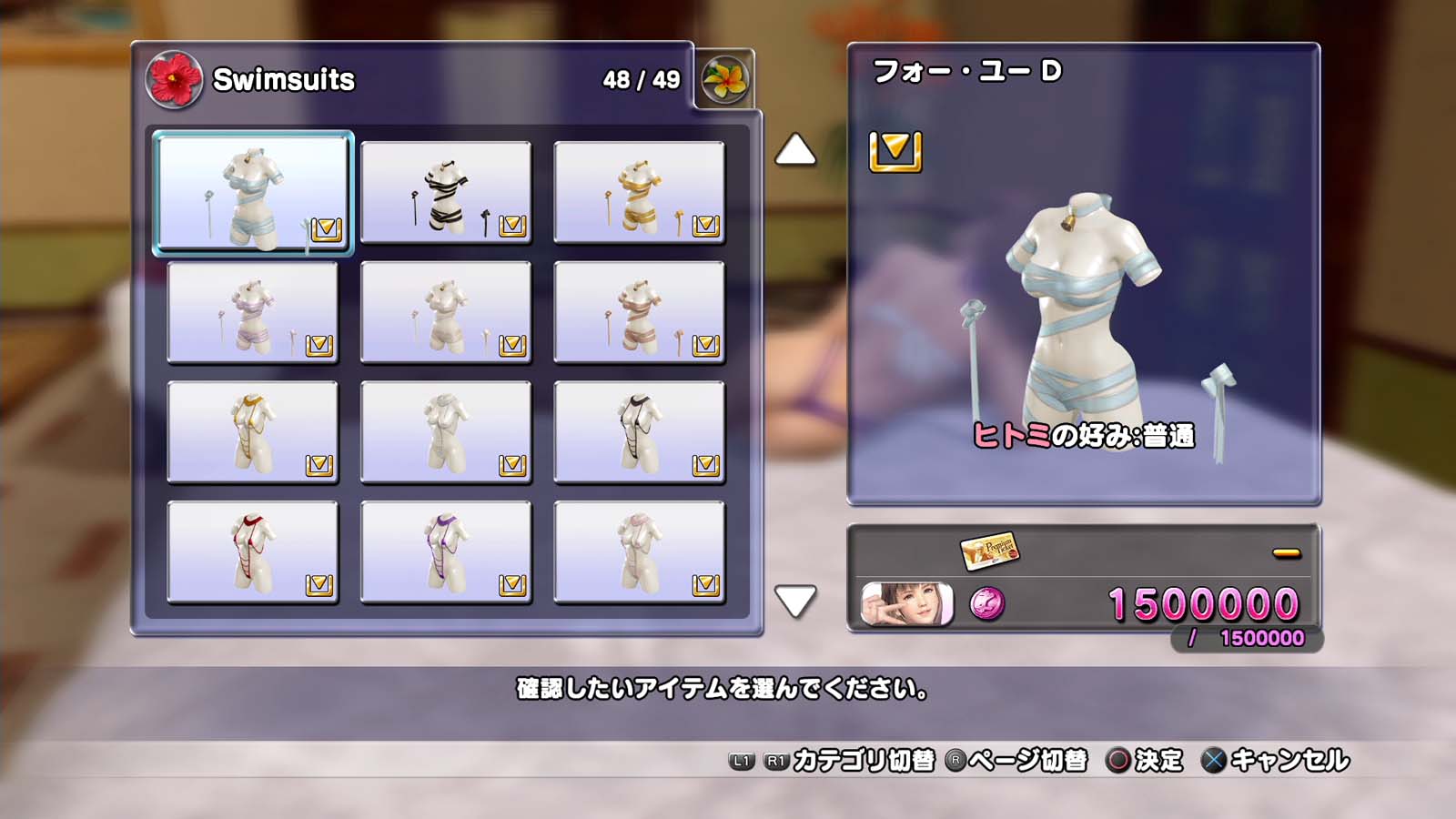Pick the black sling swimsuit tile
The height and width of the screenshot is (819, 1456).
click(639, 432)
